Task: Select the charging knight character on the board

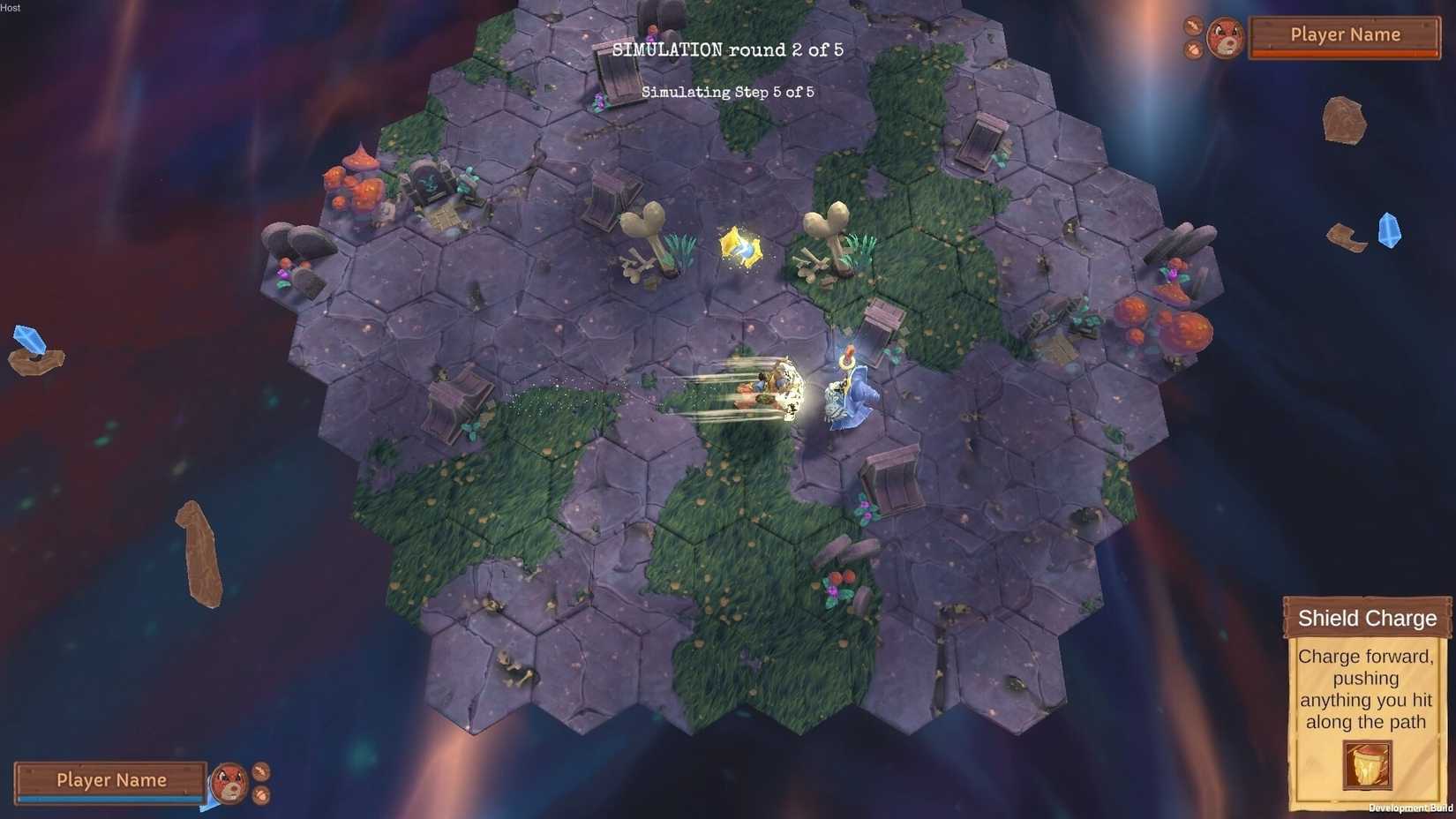Action: coord(844,390)
